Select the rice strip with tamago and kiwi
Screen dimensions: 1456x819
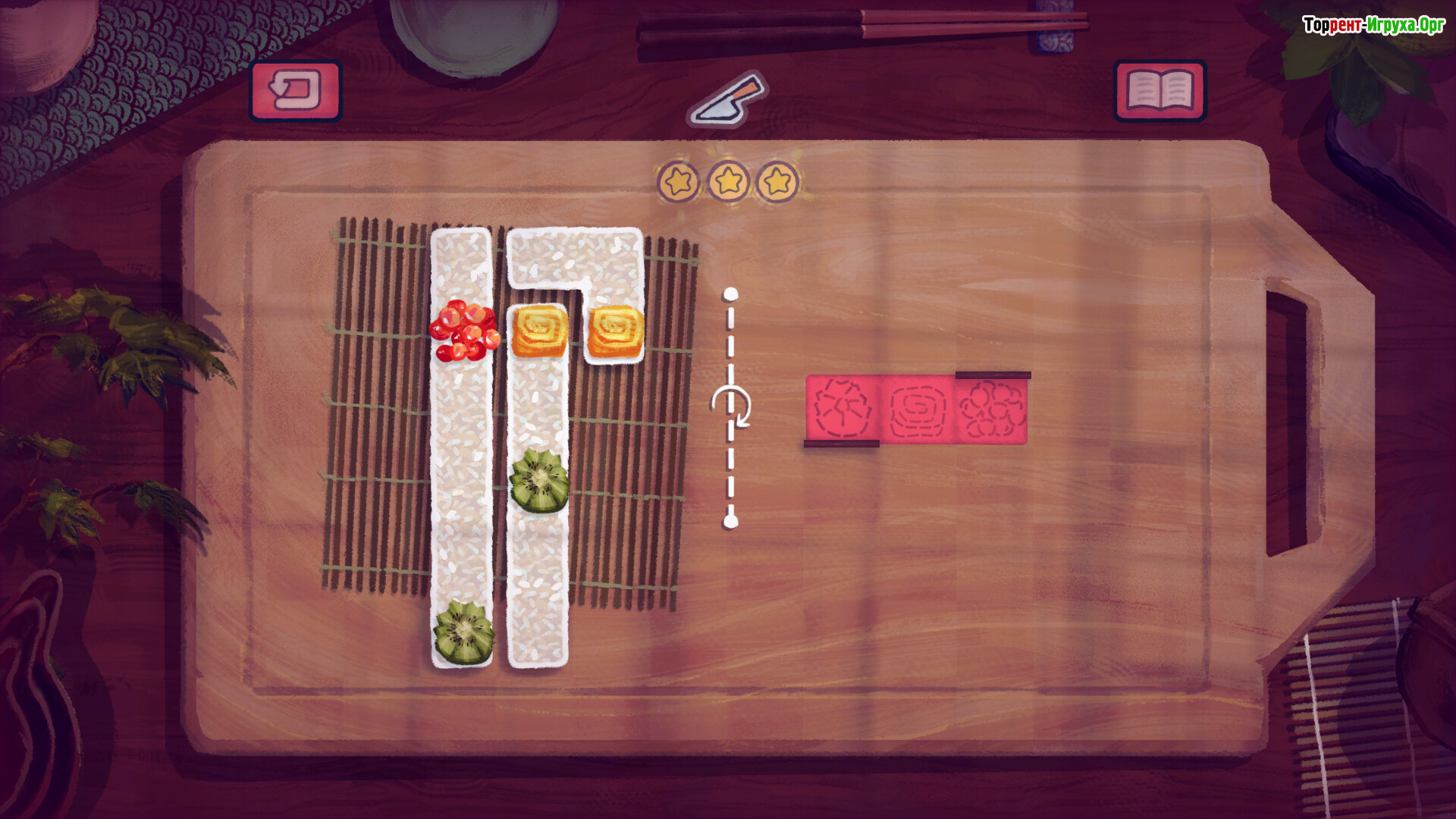(x=538, y=576)
